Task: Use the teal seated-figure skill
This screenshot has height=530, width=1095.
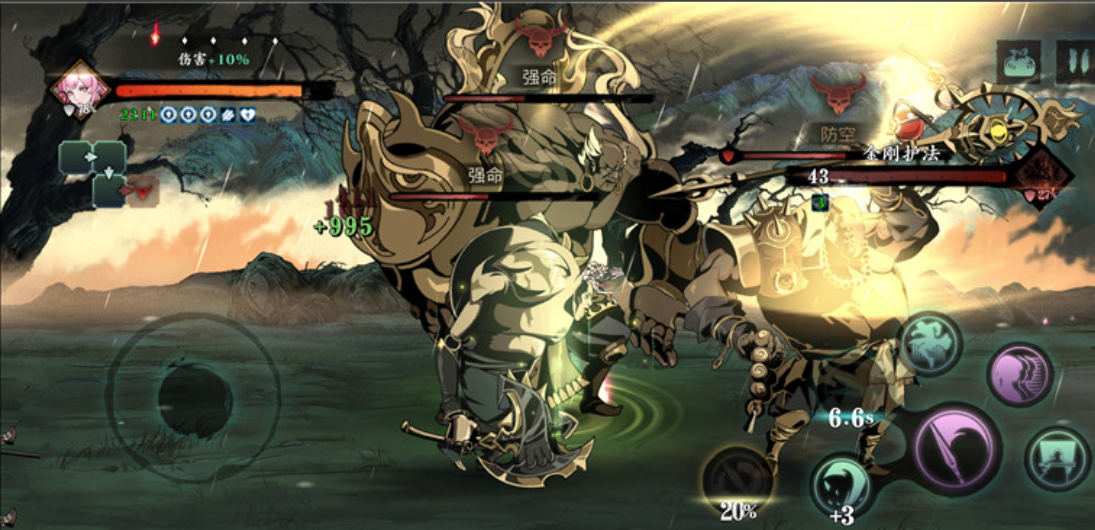Action: click(1058, 458)
